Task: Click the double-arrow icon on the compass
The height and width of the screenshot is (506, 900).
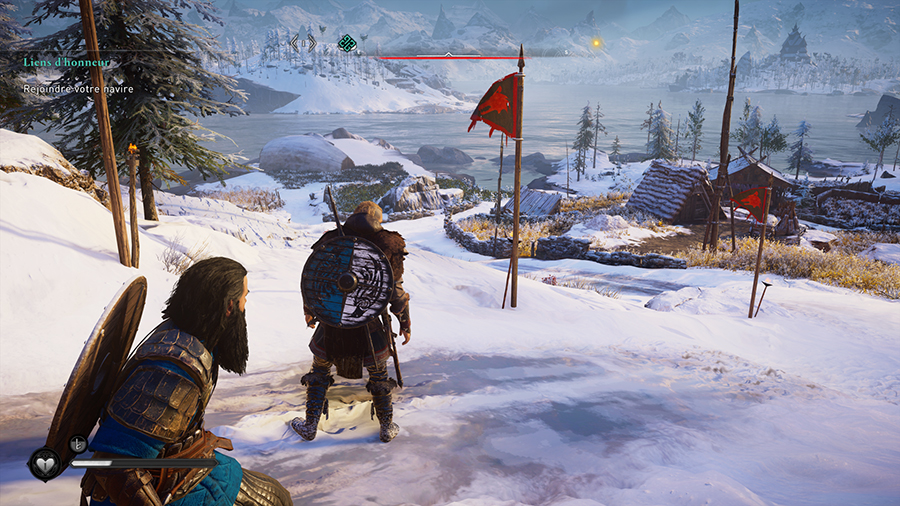Action: click(303, 42)
